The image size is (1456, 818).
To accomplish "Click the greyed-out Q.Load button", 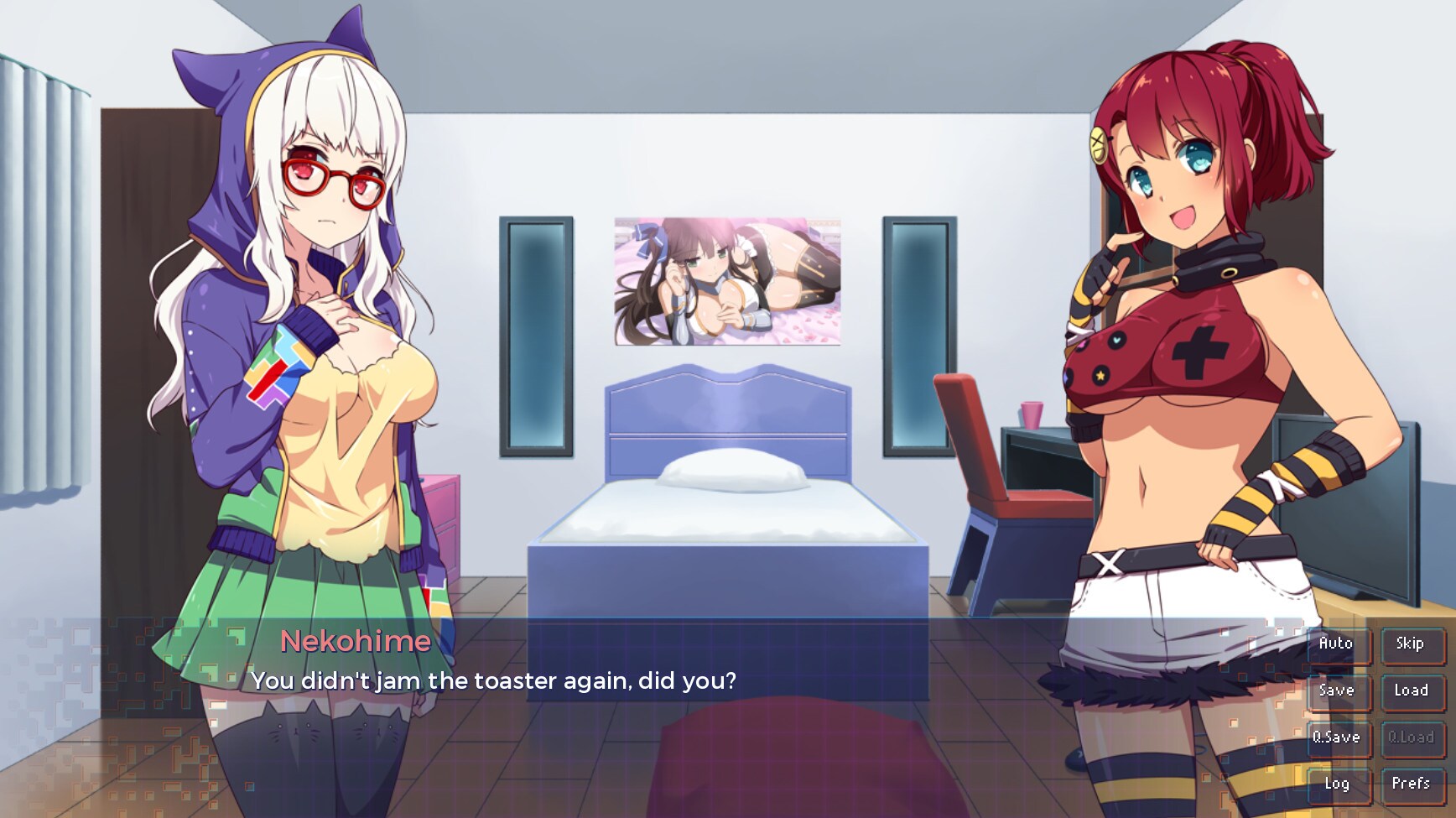I will point(1411,738).
